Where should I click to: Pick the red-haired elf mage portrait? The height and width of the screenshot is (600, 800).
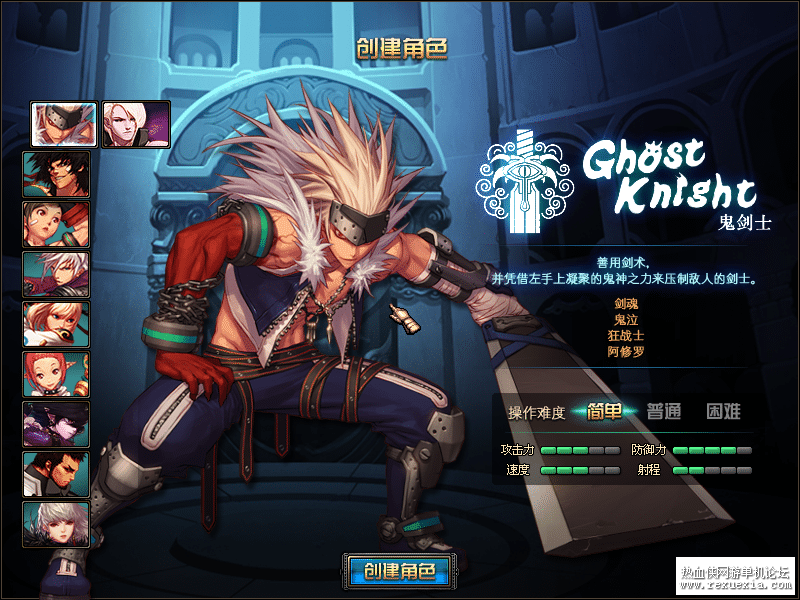(57, 373)
